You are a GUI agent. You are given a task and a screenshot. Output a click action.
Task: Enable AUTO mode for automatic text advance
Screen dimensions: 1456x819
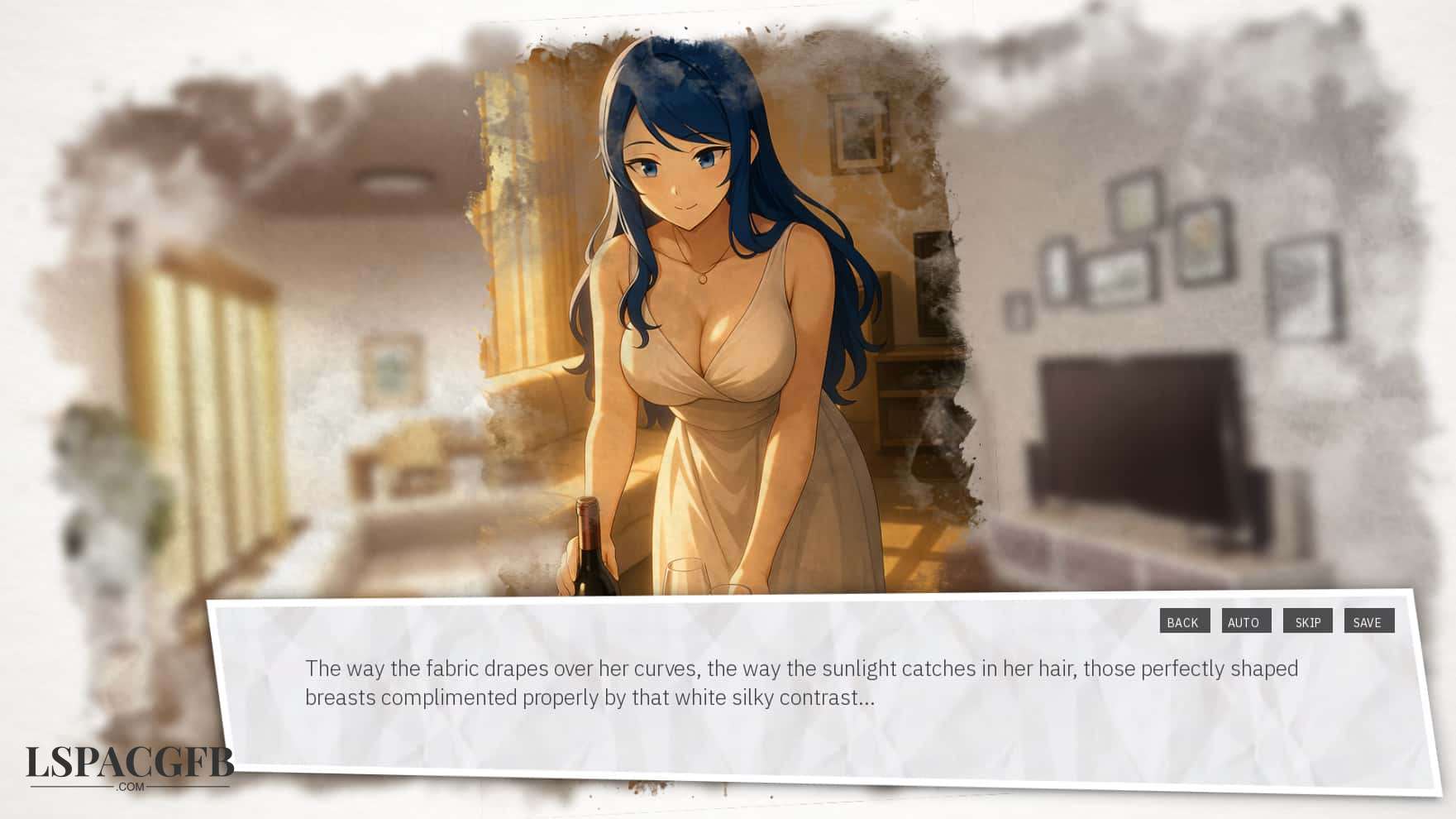coord(1245,622)
